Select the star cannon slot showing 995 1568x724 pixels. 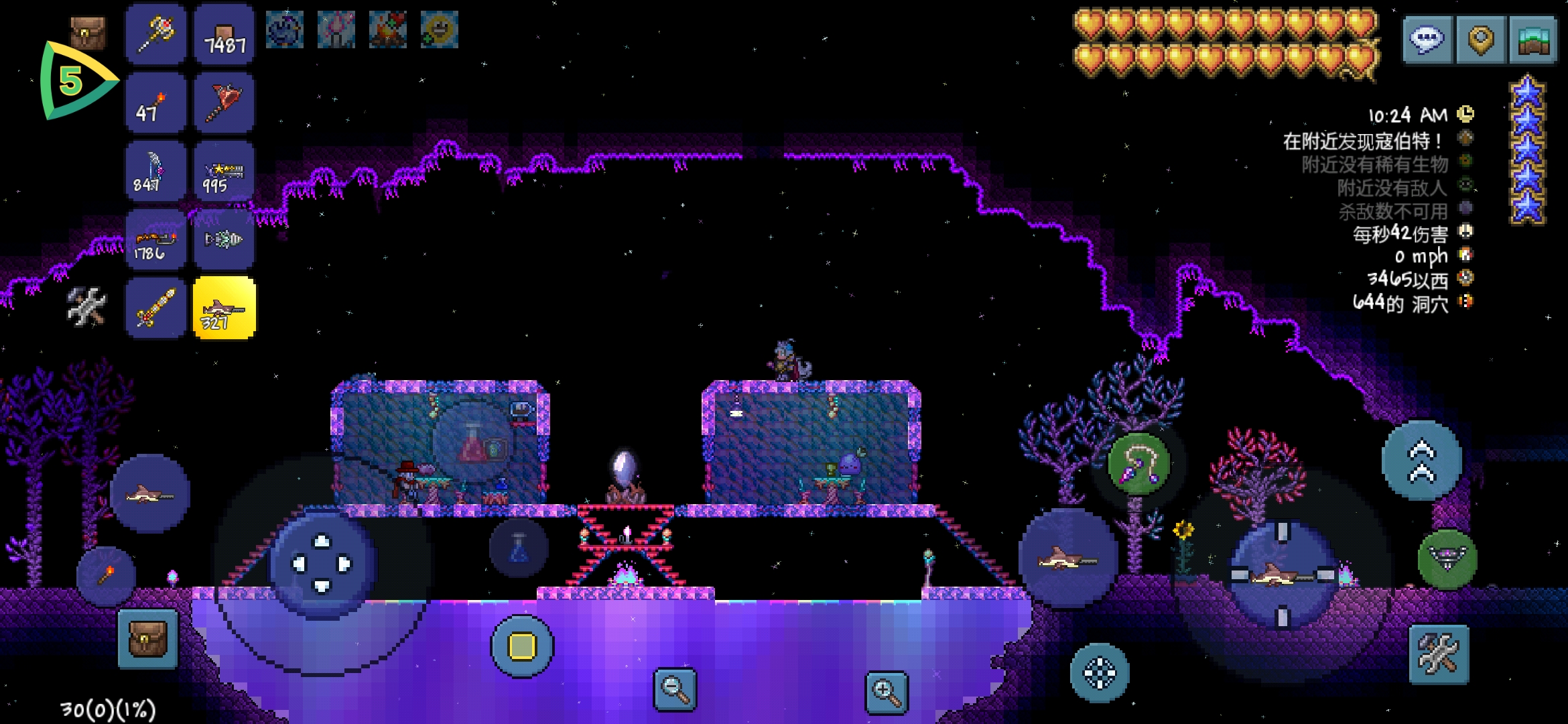pyautogui.click(x=224, y=171)
